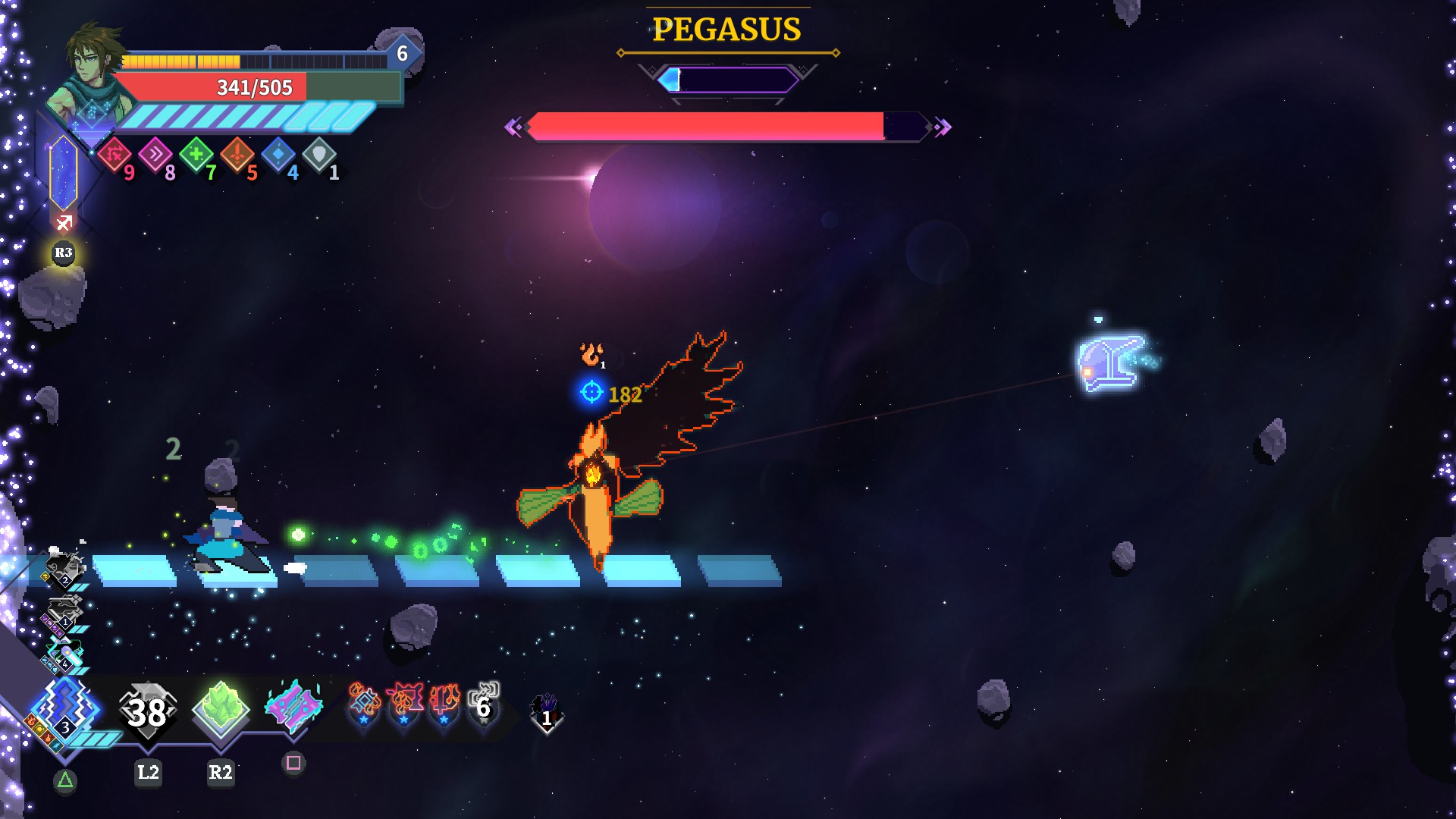The image size is (1456, 819).
Task: Select the Sagittarius starry gauge
Action: click(64, 173)
